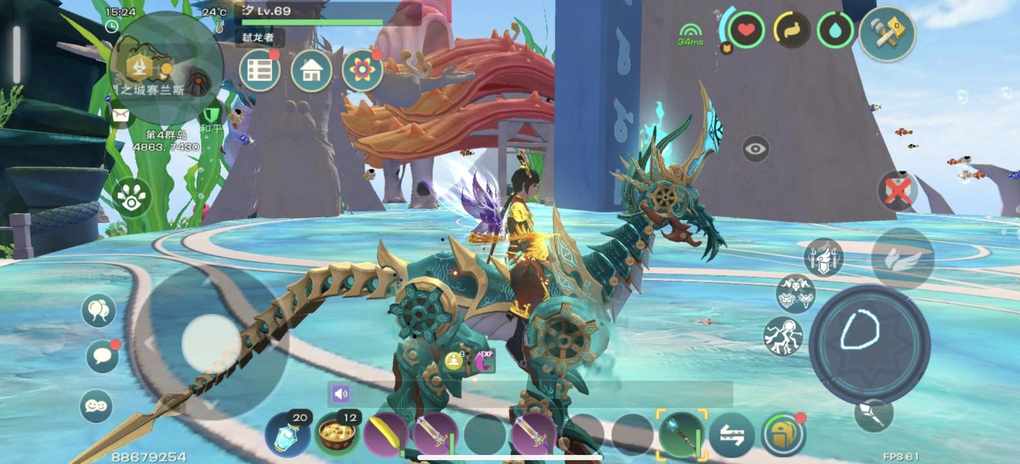Toggle the speaker sound icon
Image resolution: width=1020 pixels, height=464 pixels.
tap(341, 394)
